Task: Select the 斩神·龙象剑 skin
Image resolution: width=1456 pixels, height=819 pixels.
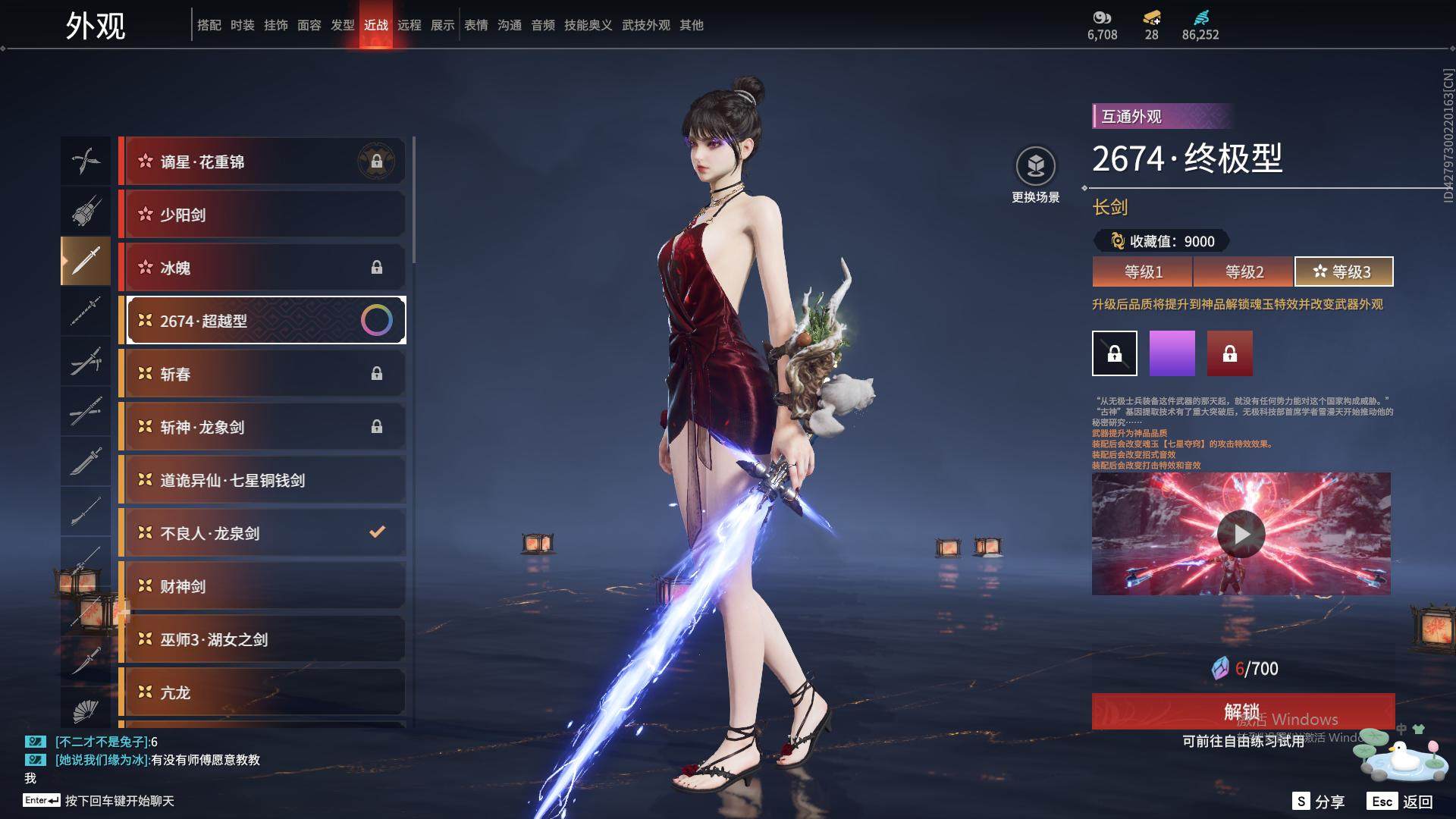Action: 262,427
